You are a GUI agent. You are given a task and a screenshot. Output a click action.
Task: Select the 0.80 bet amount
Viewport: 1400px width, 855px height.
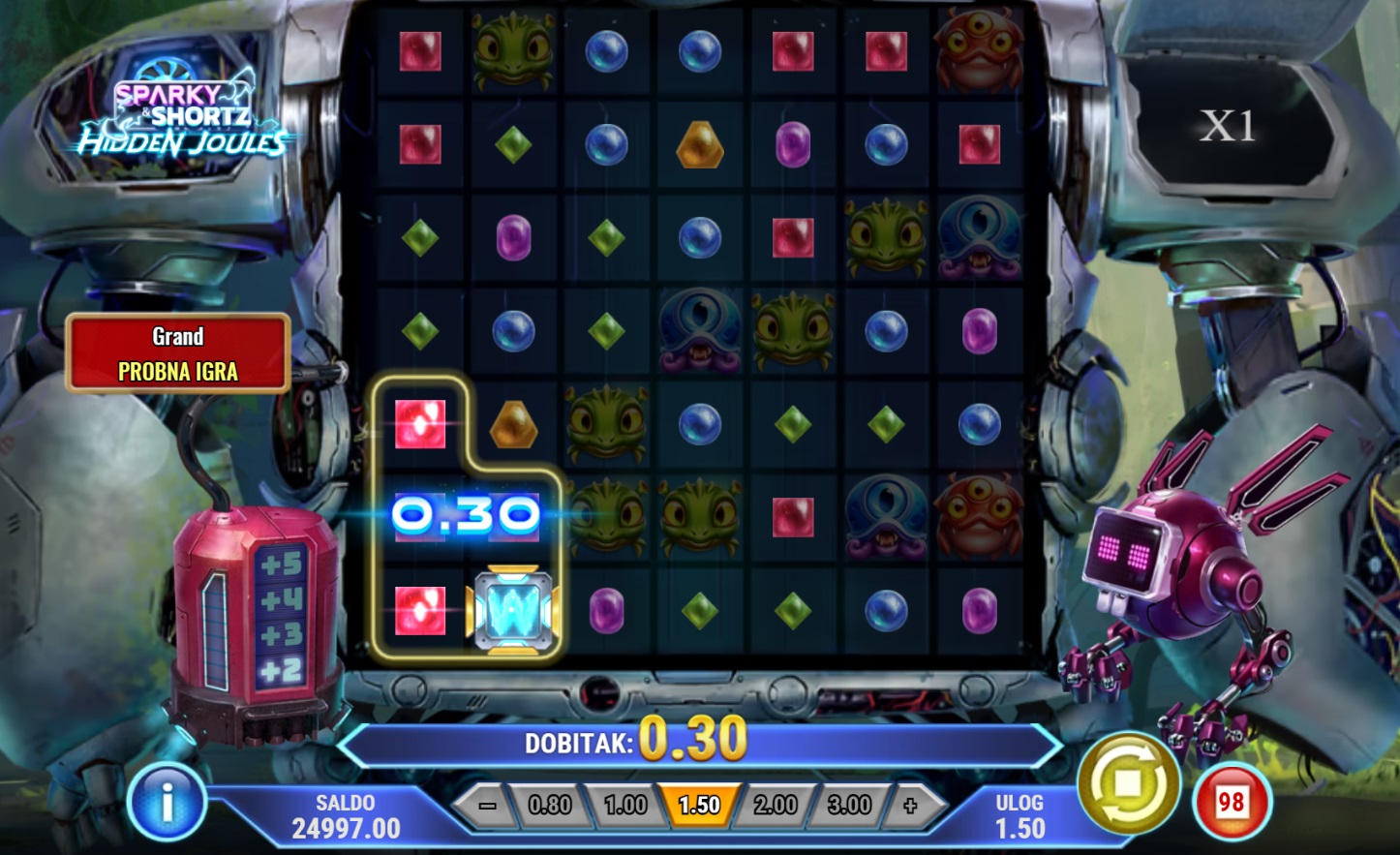click(549, 805)
